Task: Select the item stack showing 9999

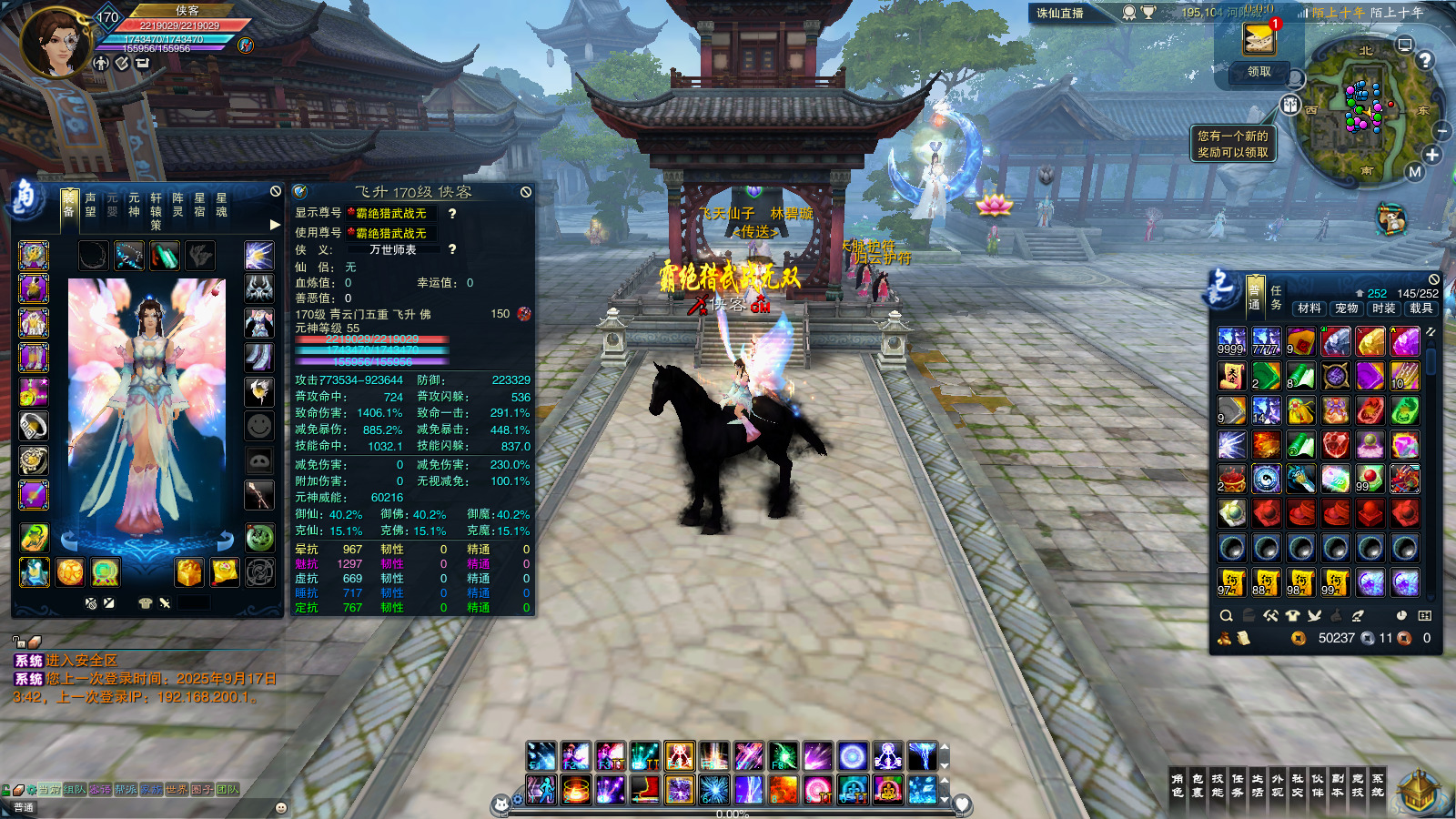Action: pyautogui.click(x=1231, y=341)
